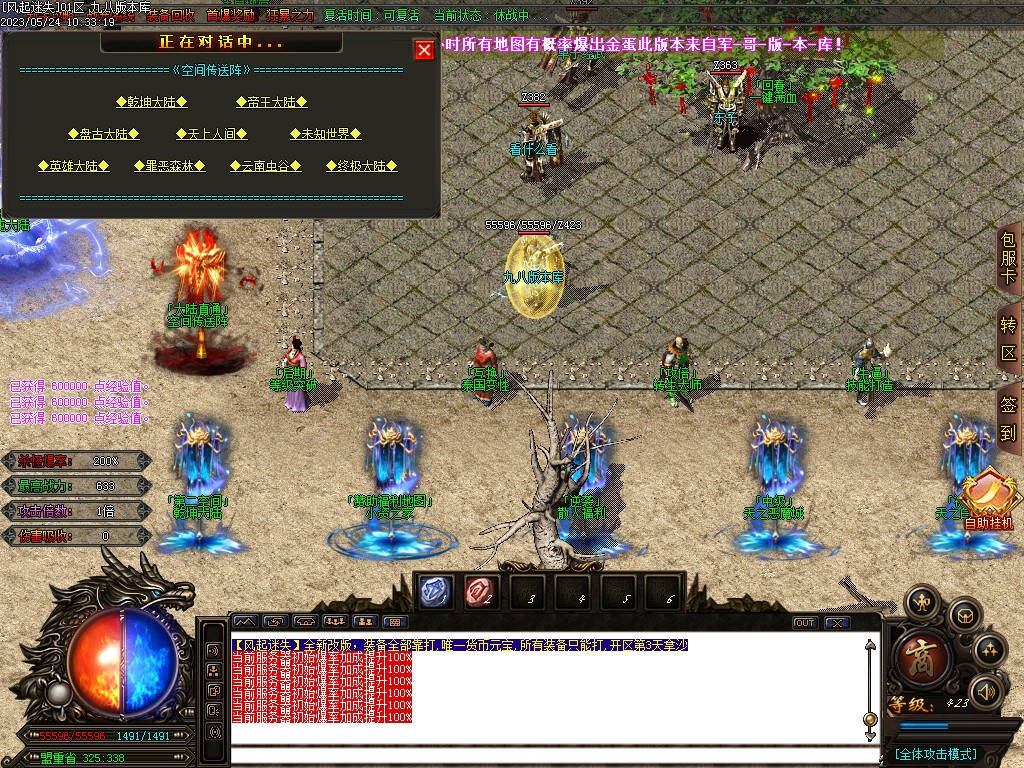Image resolution: width=1024 pixels, height=768 pixels.
Task: Open the 签到 sign-in tab
Action: tap(1008, 419)
